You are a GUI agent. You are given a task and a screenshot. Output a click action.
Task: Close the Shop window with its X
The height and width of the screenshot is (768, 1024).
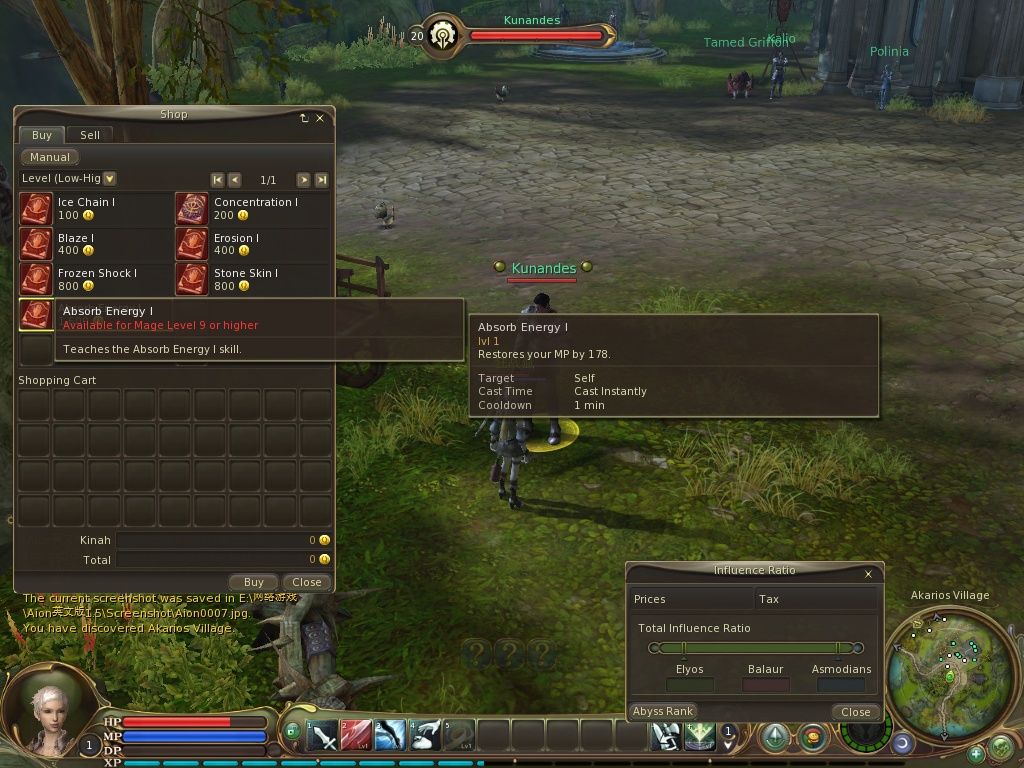(x=320, y=118)
